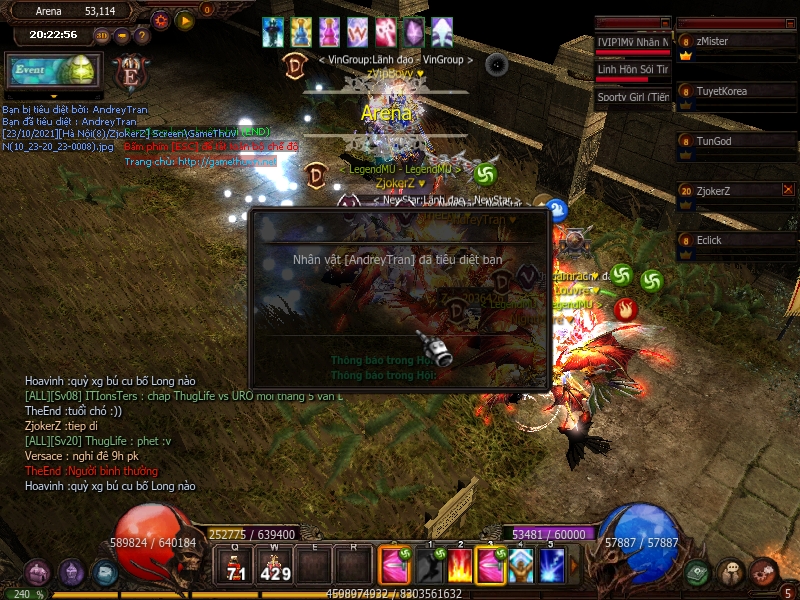Activate the blue lightning skill in slot 5
This screenshot has width=800, height=600.
552,566
